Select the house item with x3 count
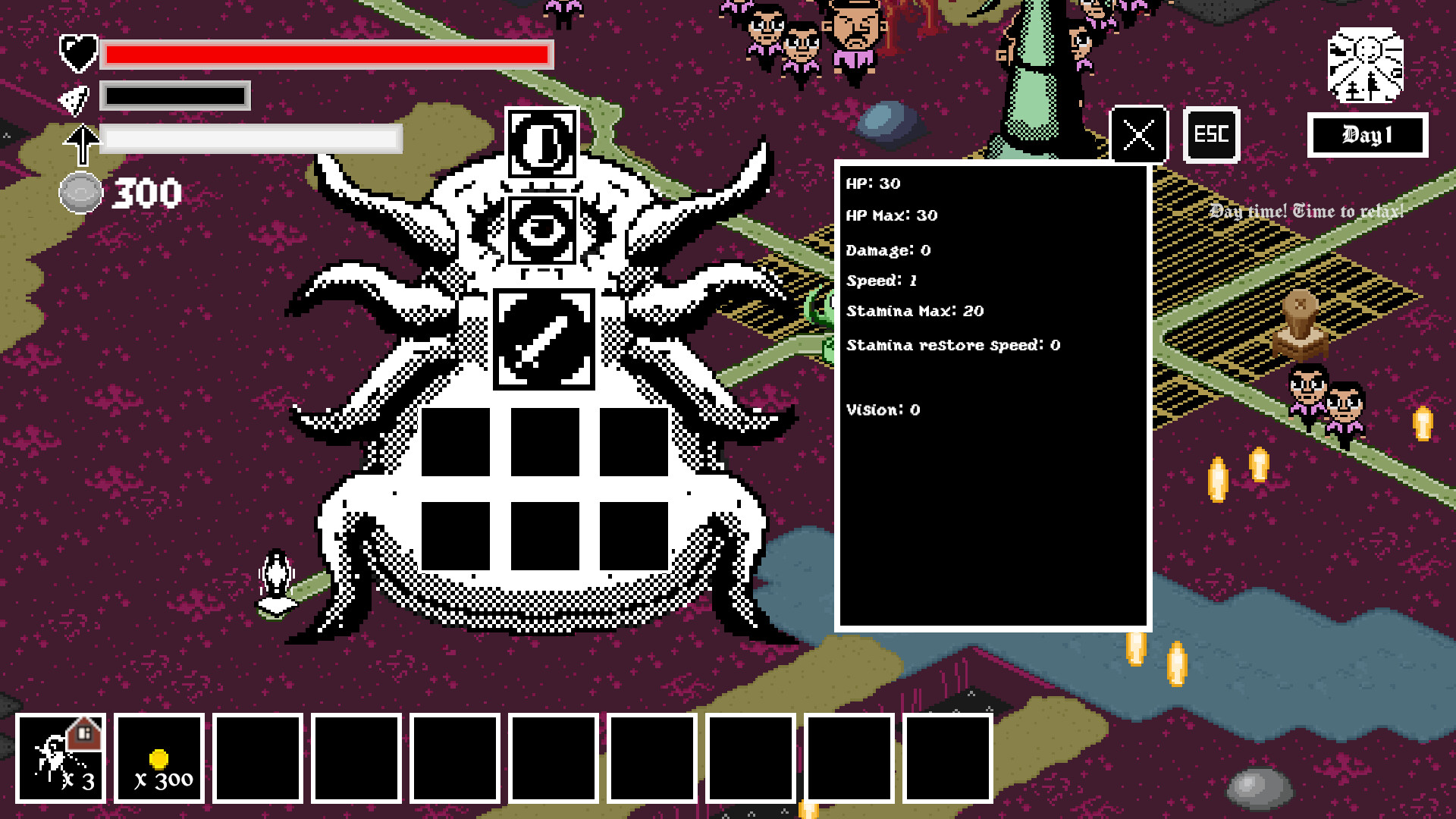This screenshot has height=819, width=1456. point(64,758)
